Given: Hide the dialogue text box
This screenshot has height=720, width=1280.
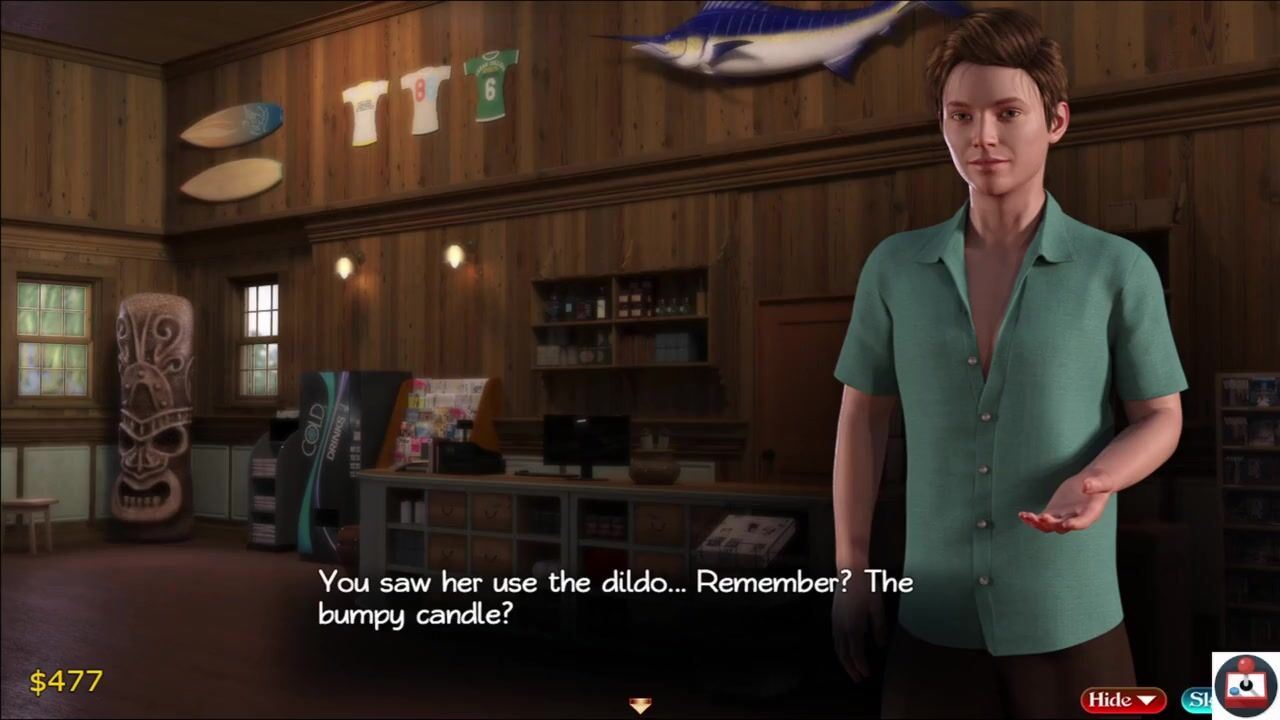Looking at the screenshot, I should (x=1122, y=700).
